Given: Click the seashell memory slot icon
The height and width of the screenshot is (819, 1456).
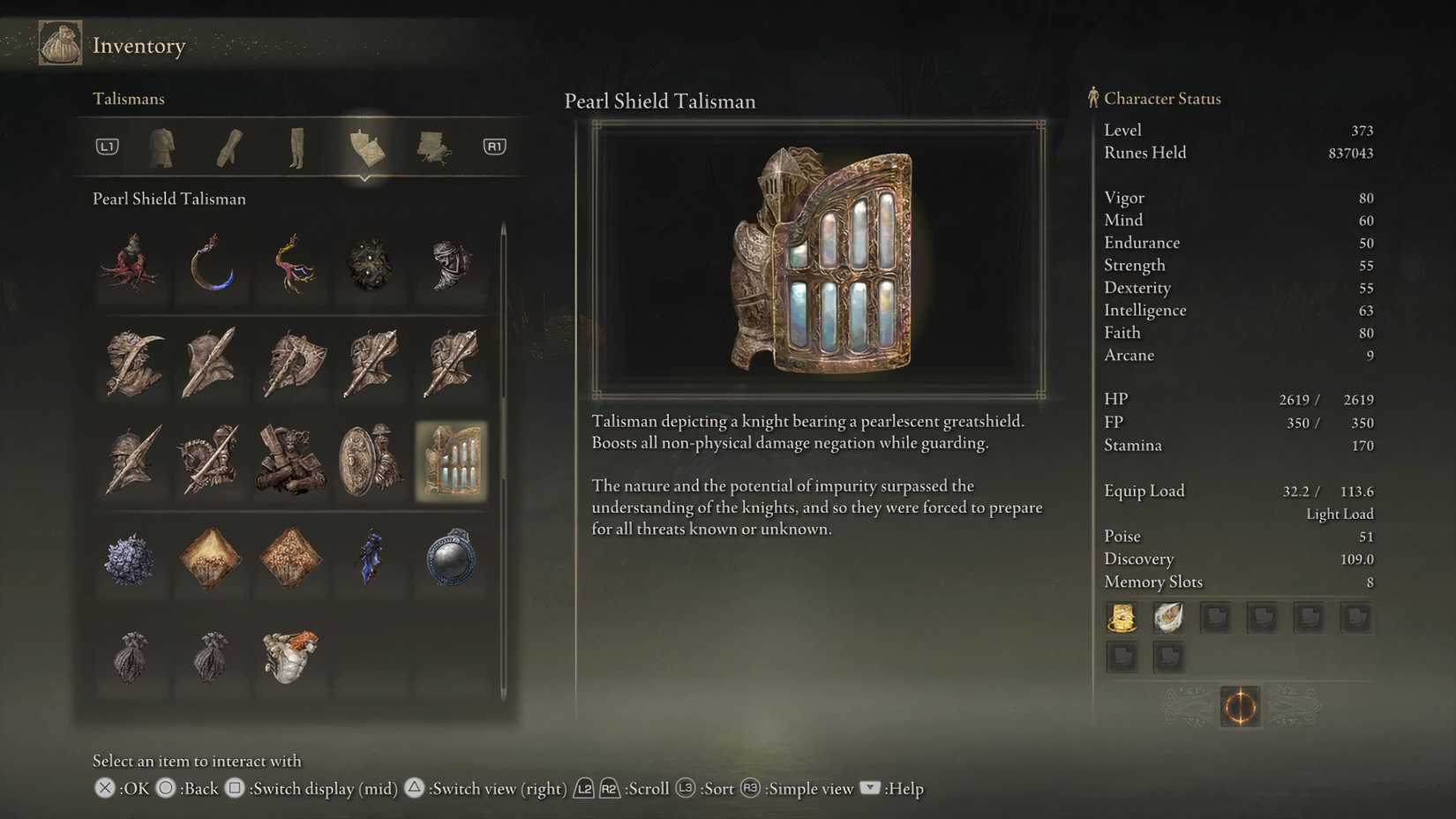Looking at the screenshot, I should tap(1168, 617).
